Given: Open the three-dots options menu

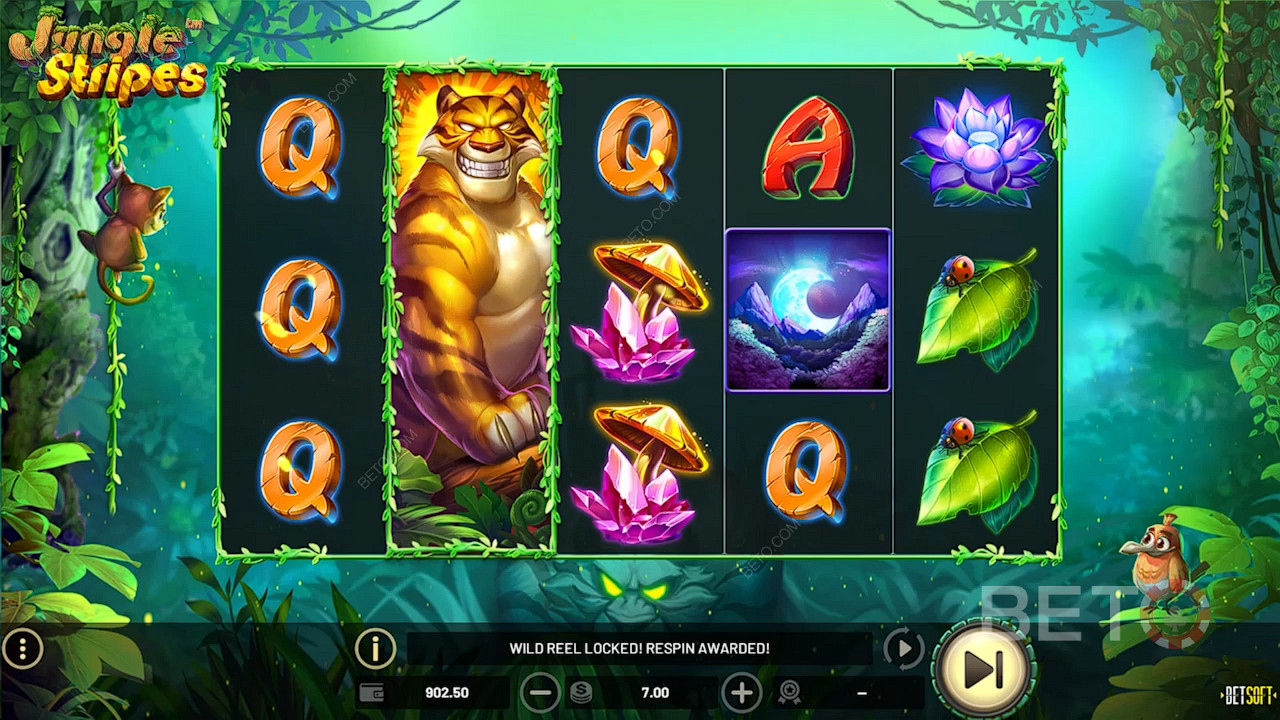Looking at the screenshot, I should [22, 650].
